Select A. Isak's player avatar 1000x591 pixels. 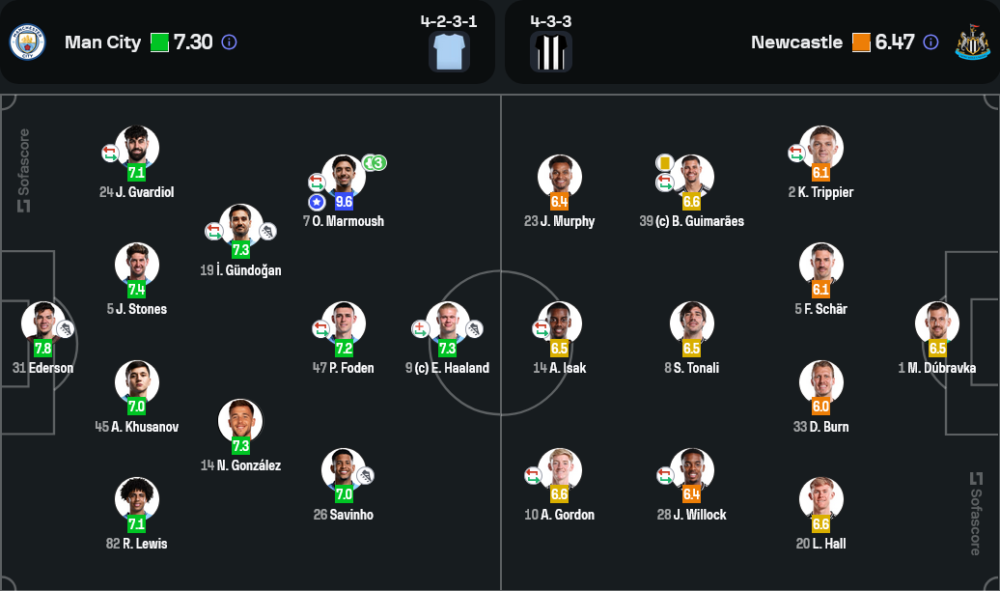click(559, 324)
